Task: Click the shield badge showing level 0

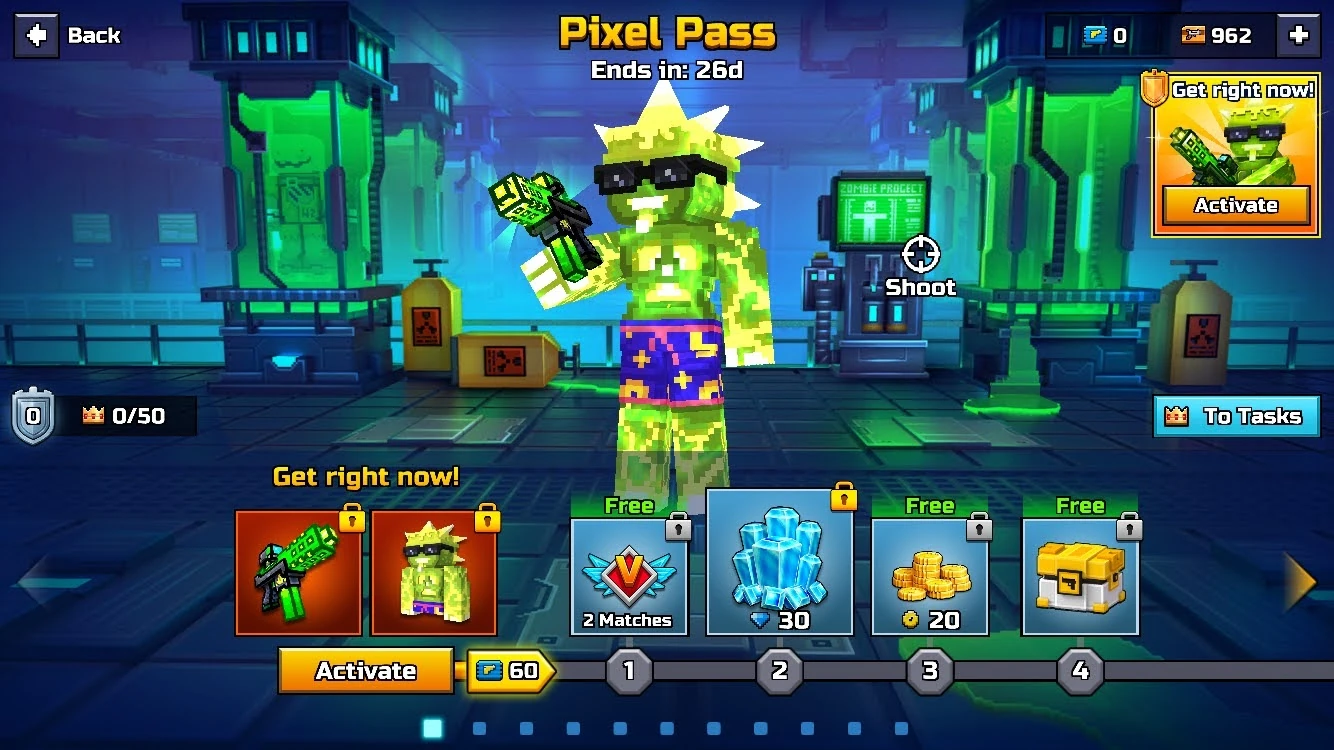Action: click(x=30, y=415)
